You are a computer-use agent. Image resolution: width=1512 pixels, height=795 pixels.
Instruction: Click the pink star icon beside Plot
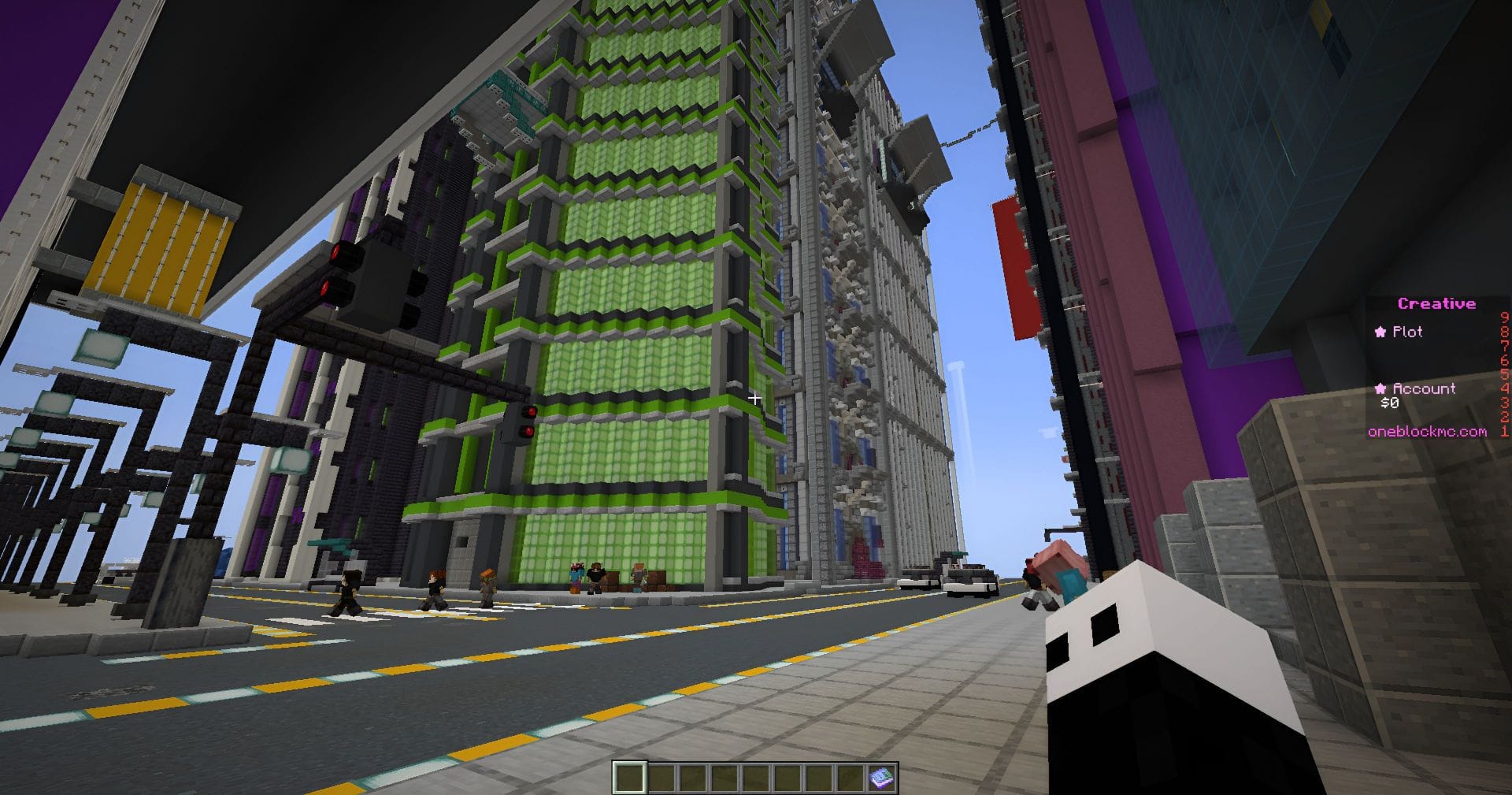[1380, 332]
